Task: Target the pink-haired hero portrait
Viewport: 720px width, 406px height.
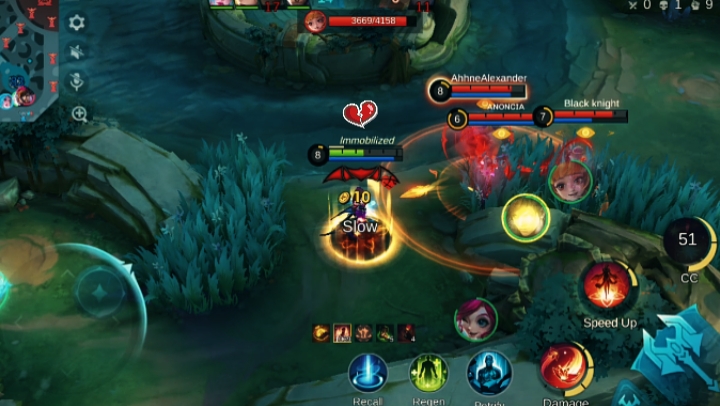Action: pos(476,319)
